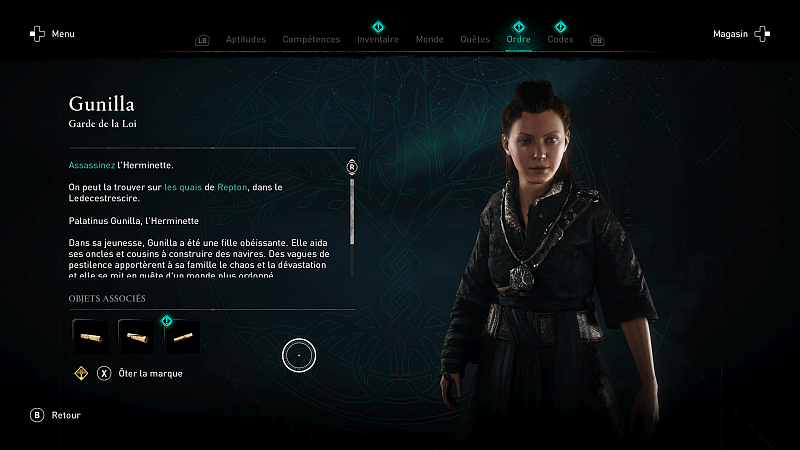Viewport: 800px width, 450px height.
Task: Click the Ordre tab
Action: [x=518, y=40]
